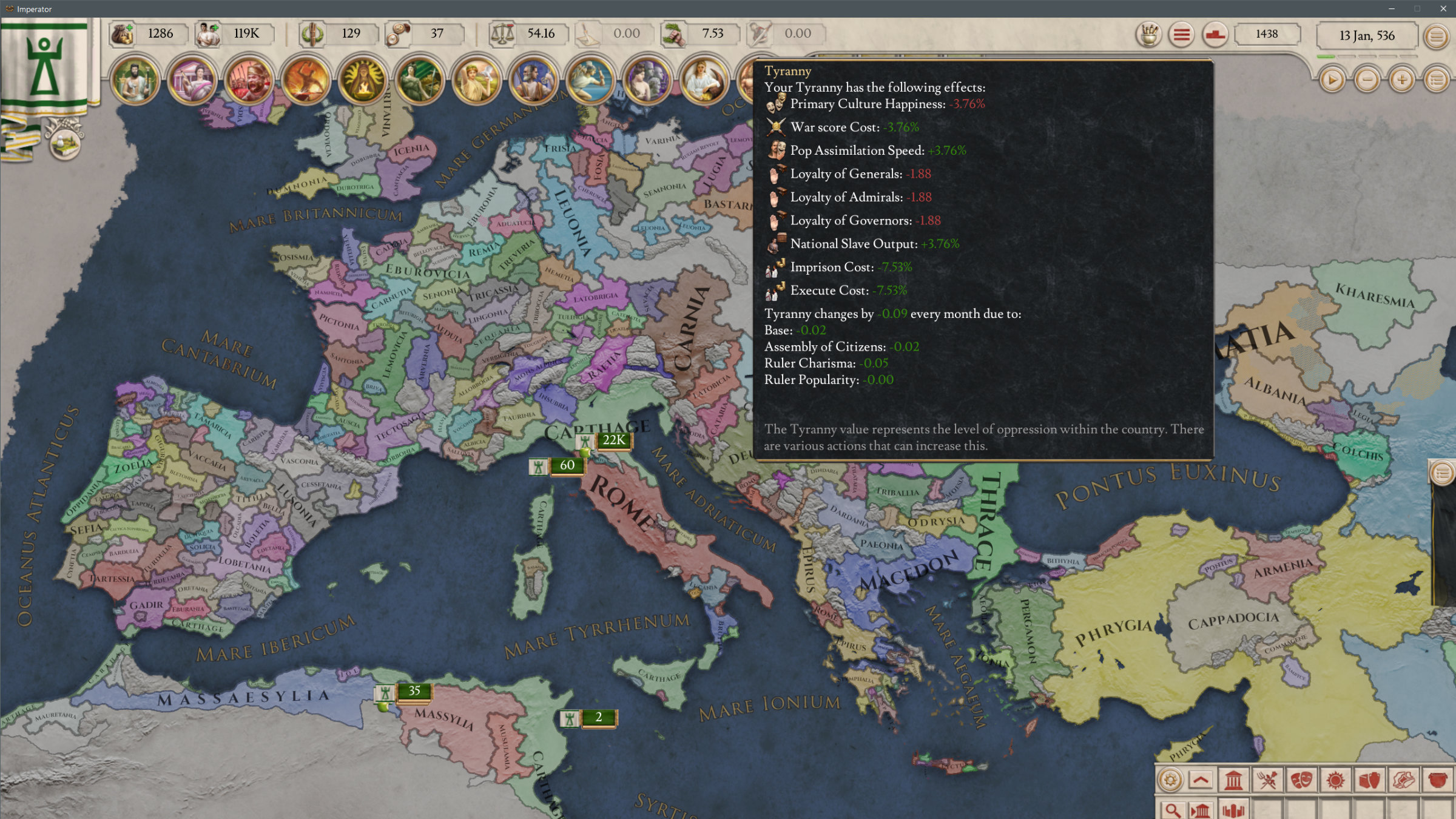This screenshot has height=819, width=1456.
Task: Open the province search magnifier in minimap toolbar
Action: click(x=1173, y=811)
